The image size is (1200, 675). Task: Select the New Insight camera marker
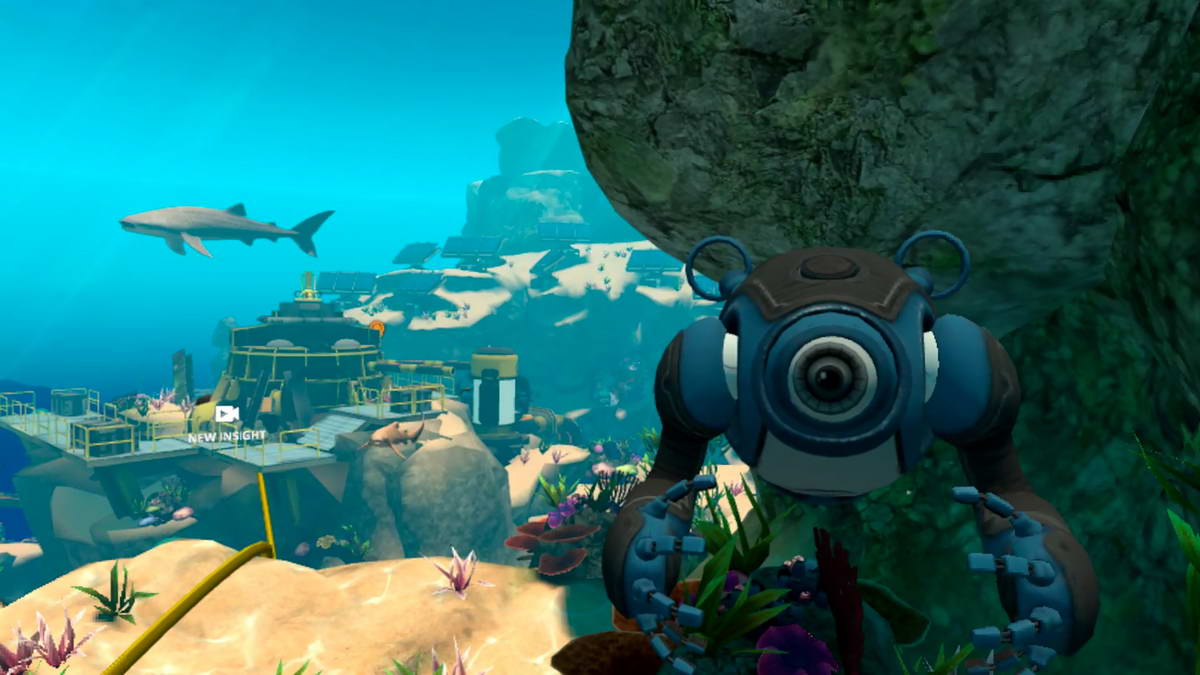(x=227, y=415)
